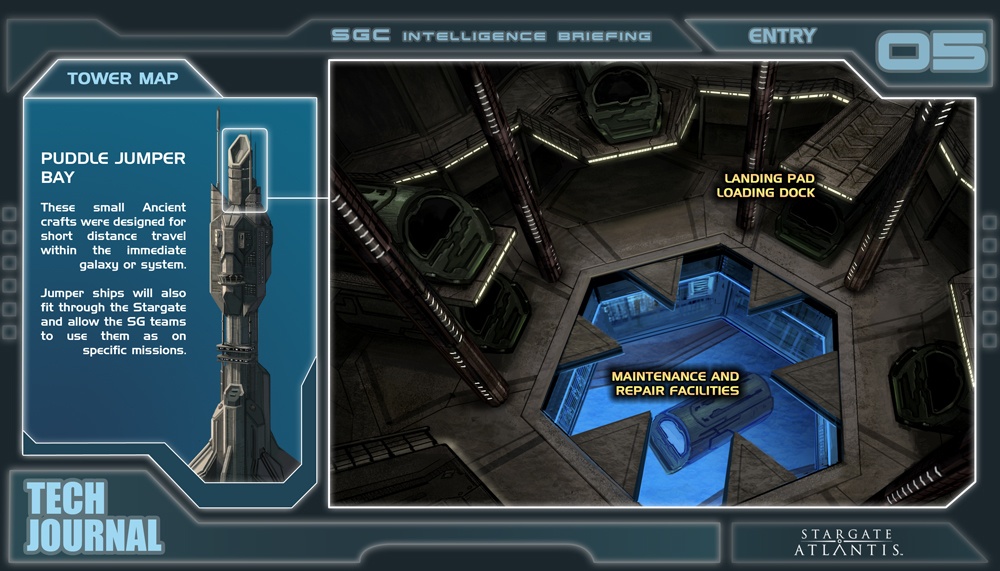Choose the Entry 05 number indicator
Screen dimensions: 1000x571
point(930,52)
